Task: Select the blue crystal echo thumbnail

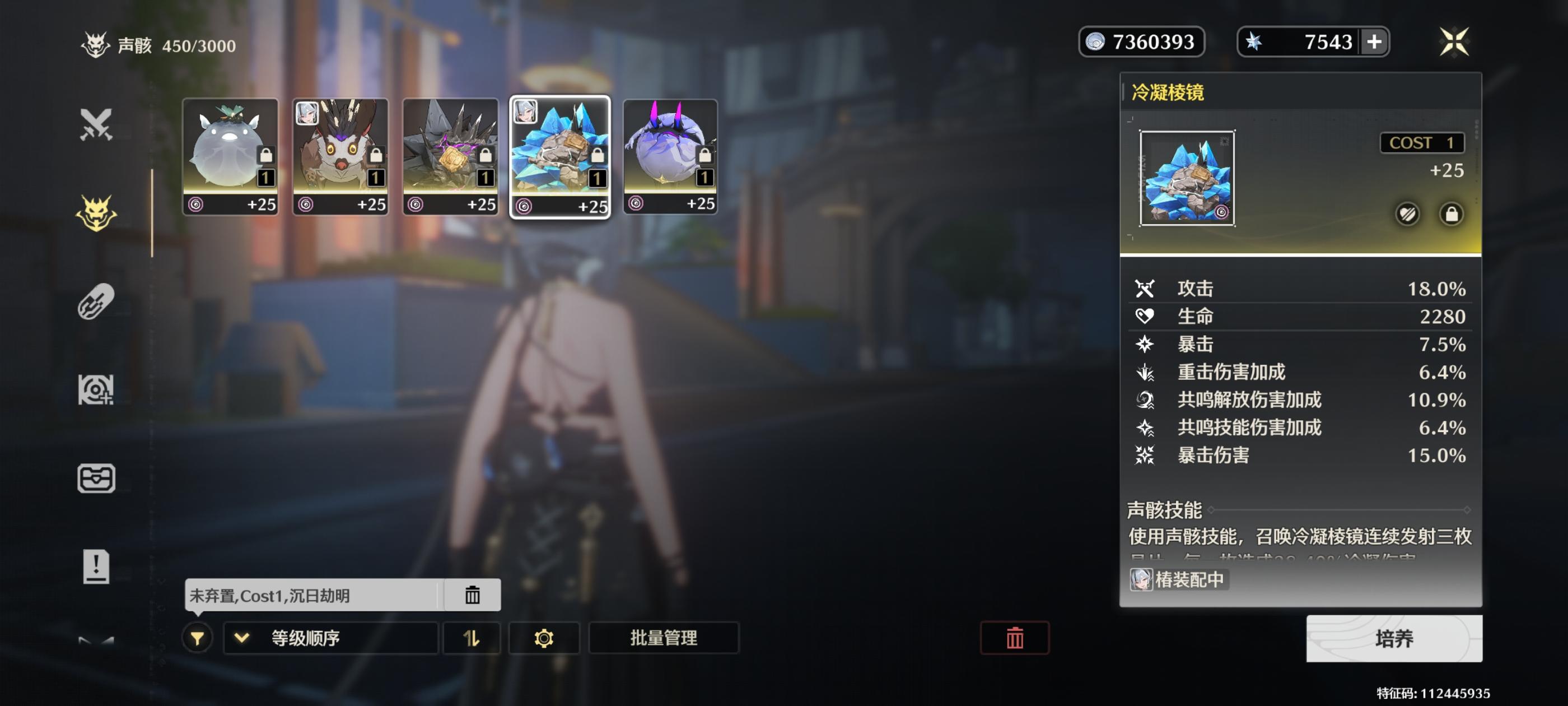Action: [x=560, y=152]
